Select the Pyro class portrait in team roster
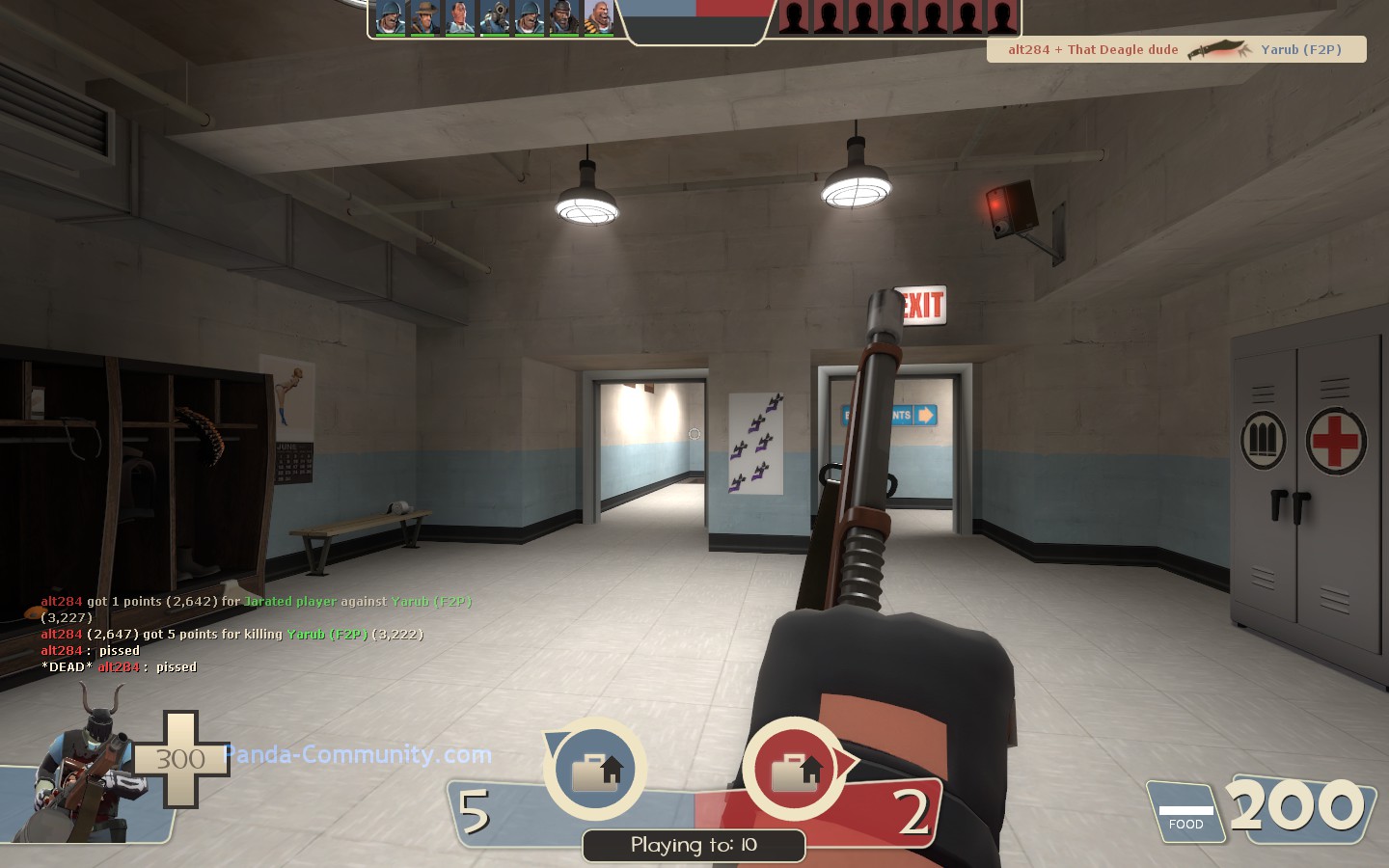This screenshot has height=868, width=1389. [494, 14]
